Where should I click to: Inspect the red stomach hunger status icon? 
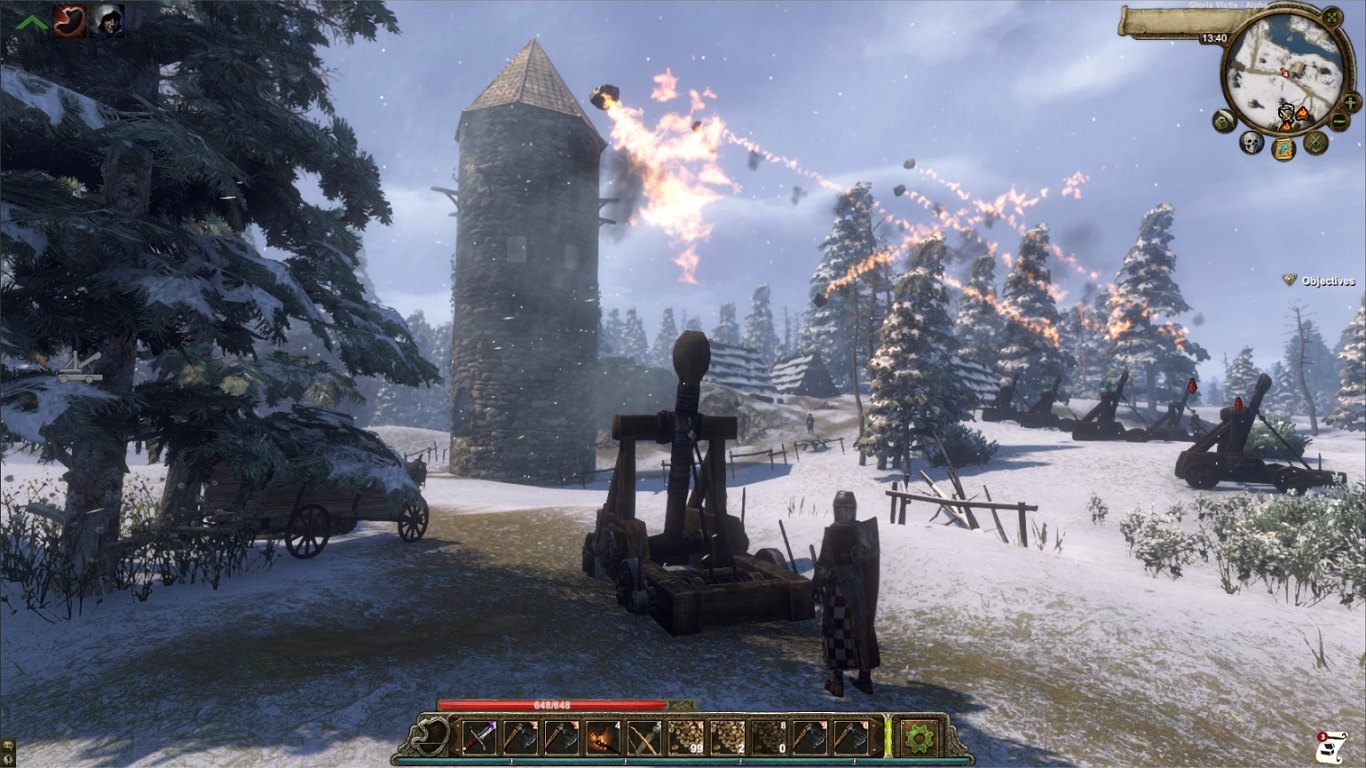69,20
